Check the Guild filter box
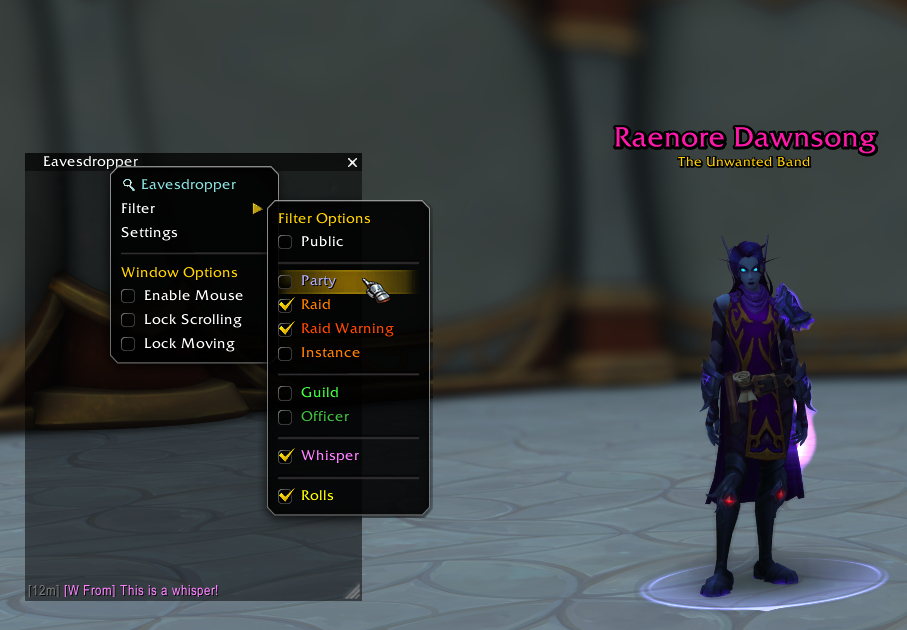907x630 pixels. (286, 393)
